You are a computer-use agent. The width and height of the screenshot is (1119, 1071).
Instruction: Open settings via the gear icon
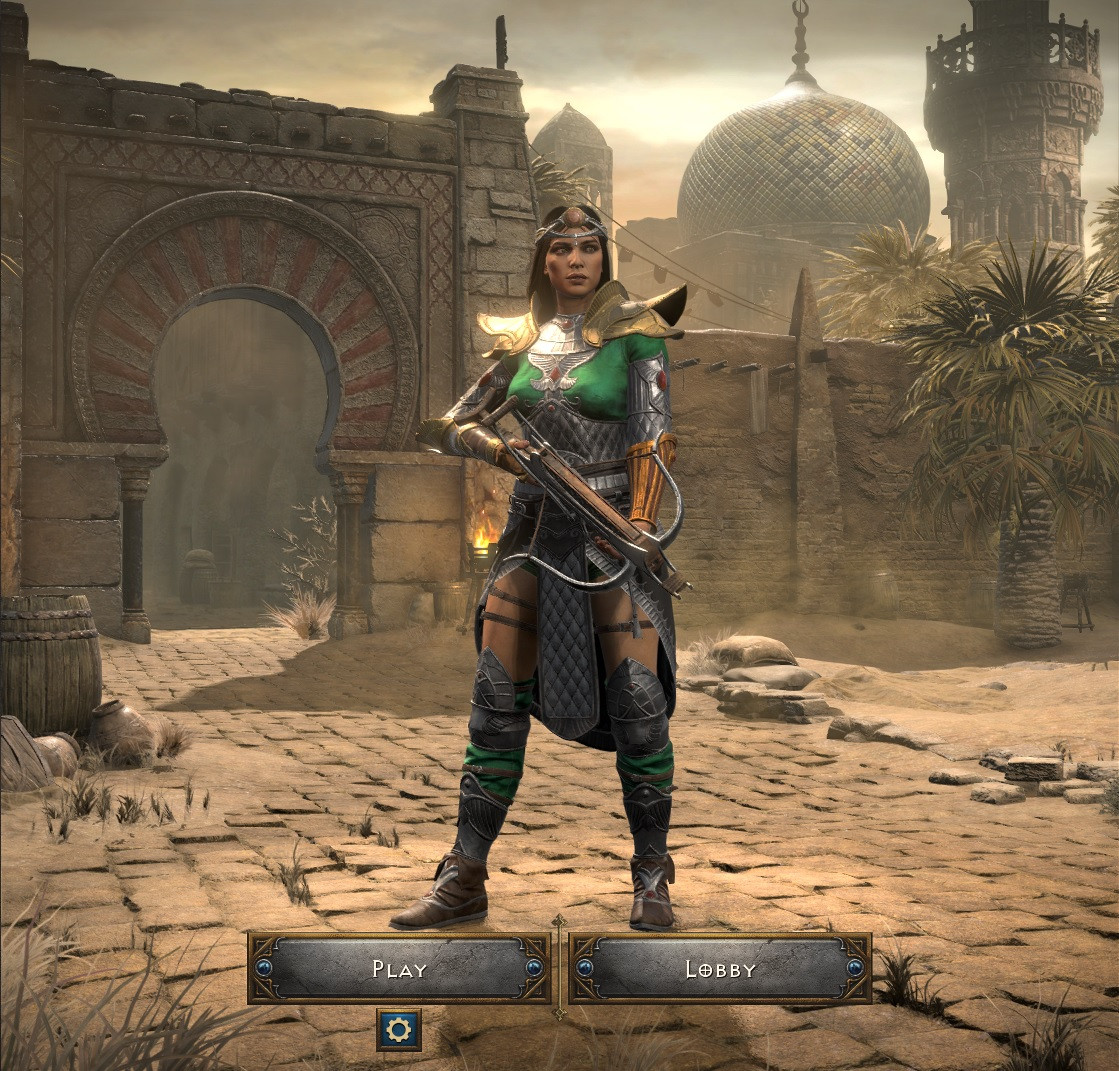(x=399, y=1030)
